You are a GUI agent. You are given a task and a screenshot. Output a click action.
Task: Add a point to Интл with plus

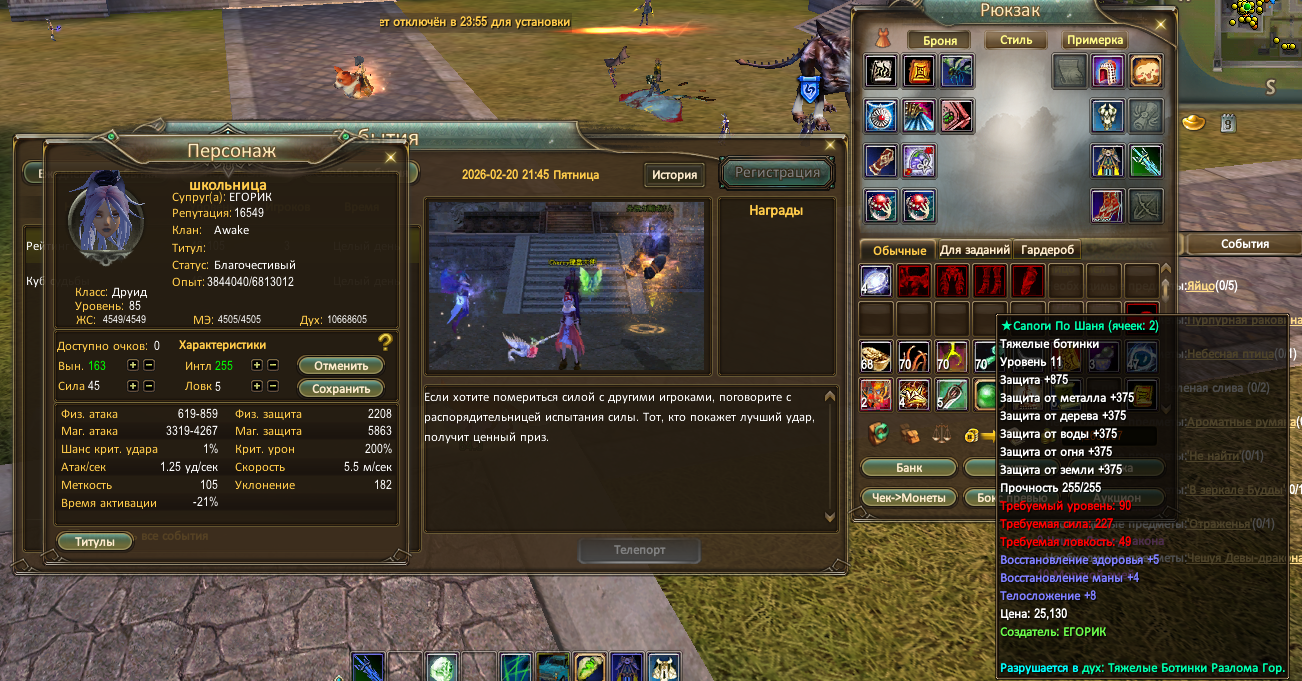257,366
